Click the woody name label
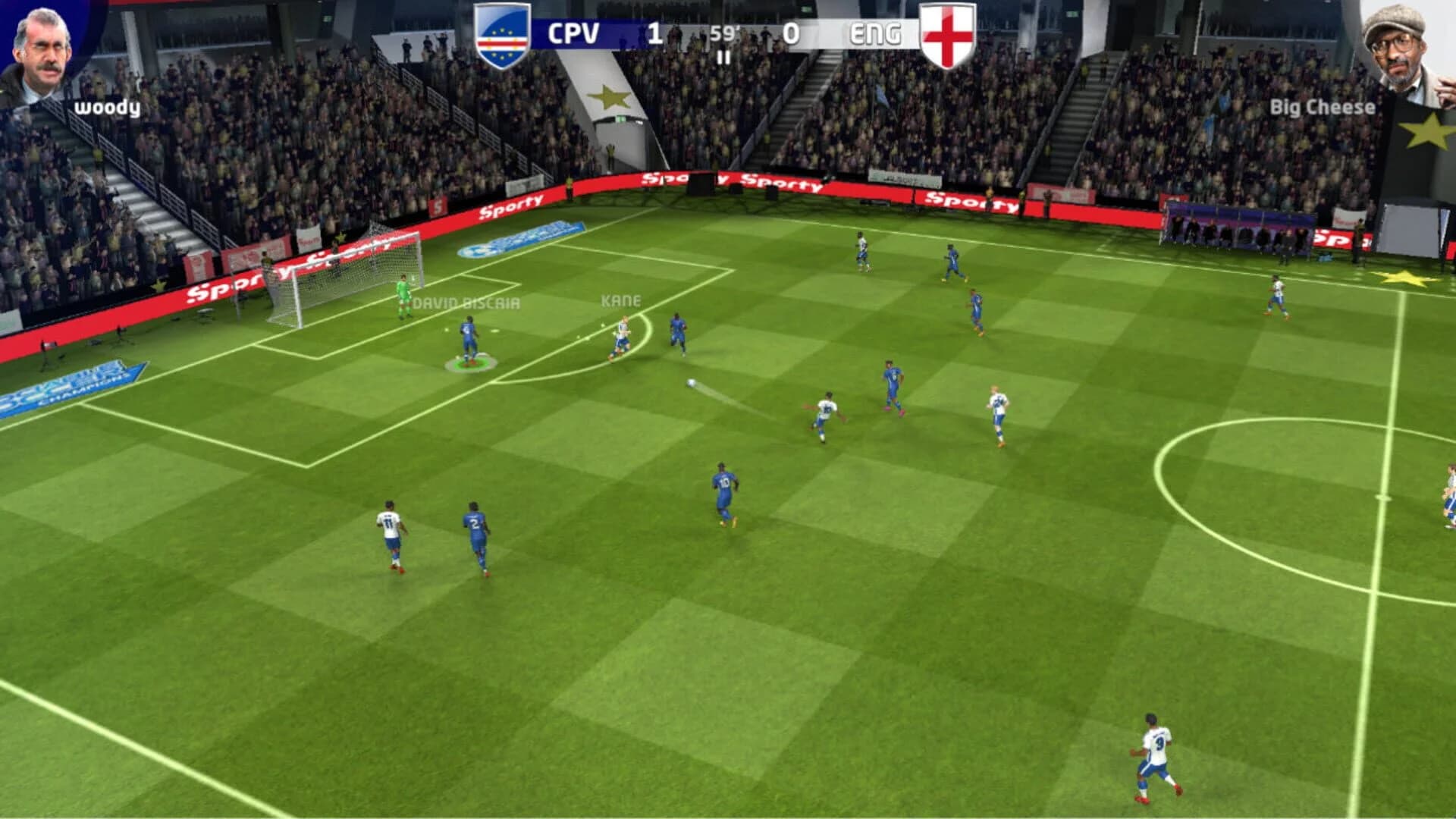This screenshot has width=1456, height=819. [106, 108]
